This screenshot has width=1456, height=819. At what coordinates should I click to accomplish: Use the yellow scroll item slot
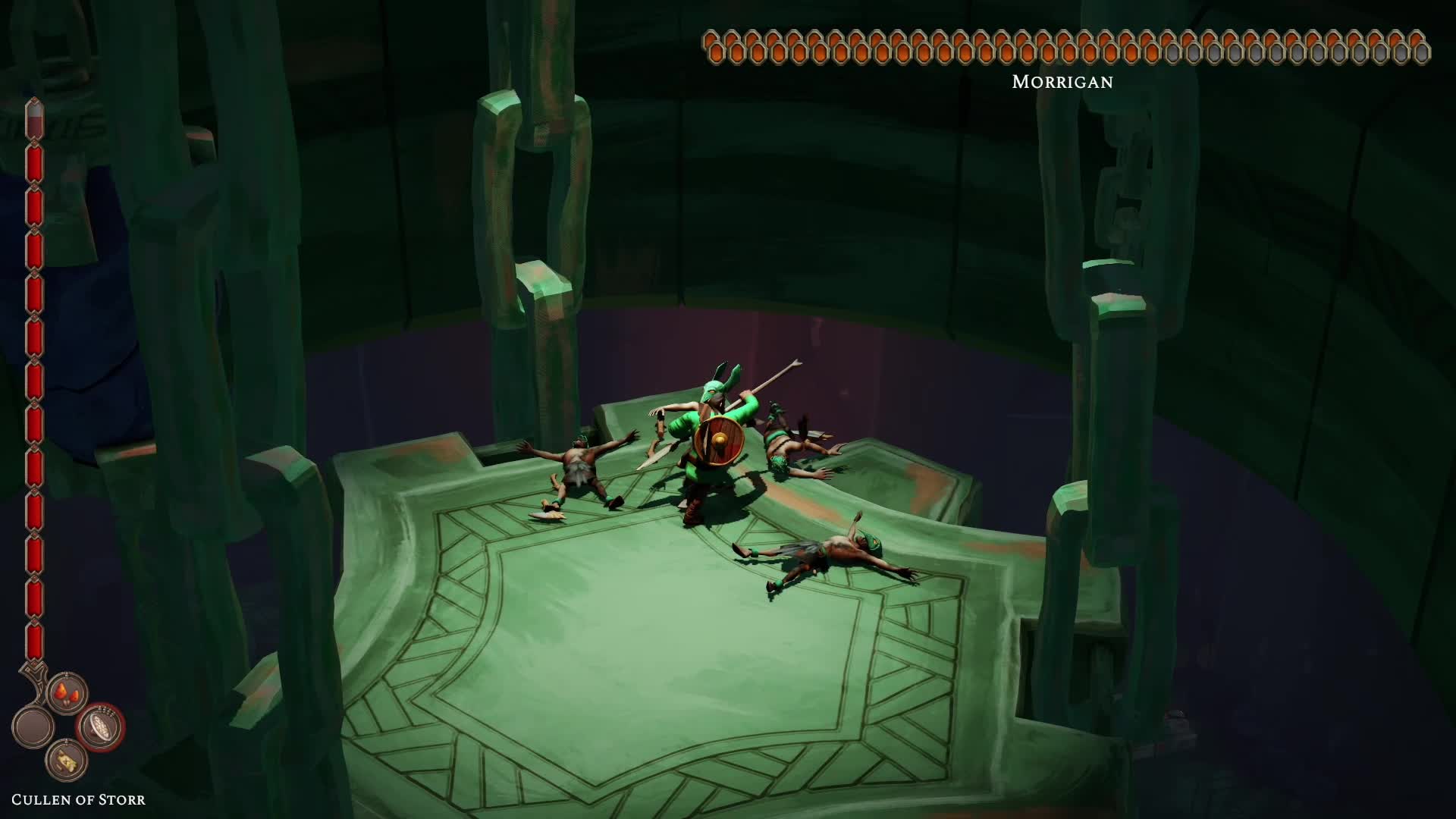point(67,761)
